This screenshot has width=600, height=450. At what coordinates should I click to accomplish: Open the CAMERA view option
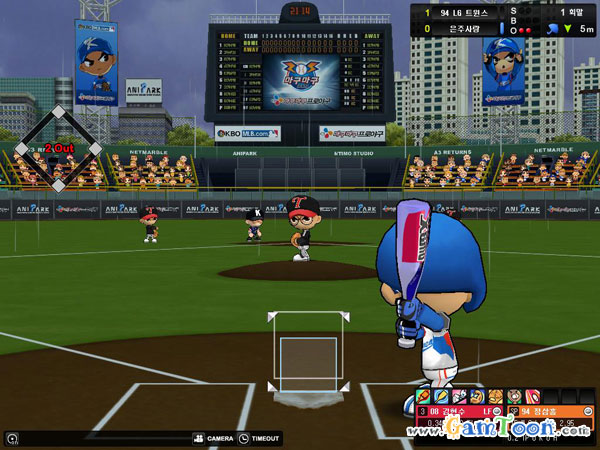[214, 438]
